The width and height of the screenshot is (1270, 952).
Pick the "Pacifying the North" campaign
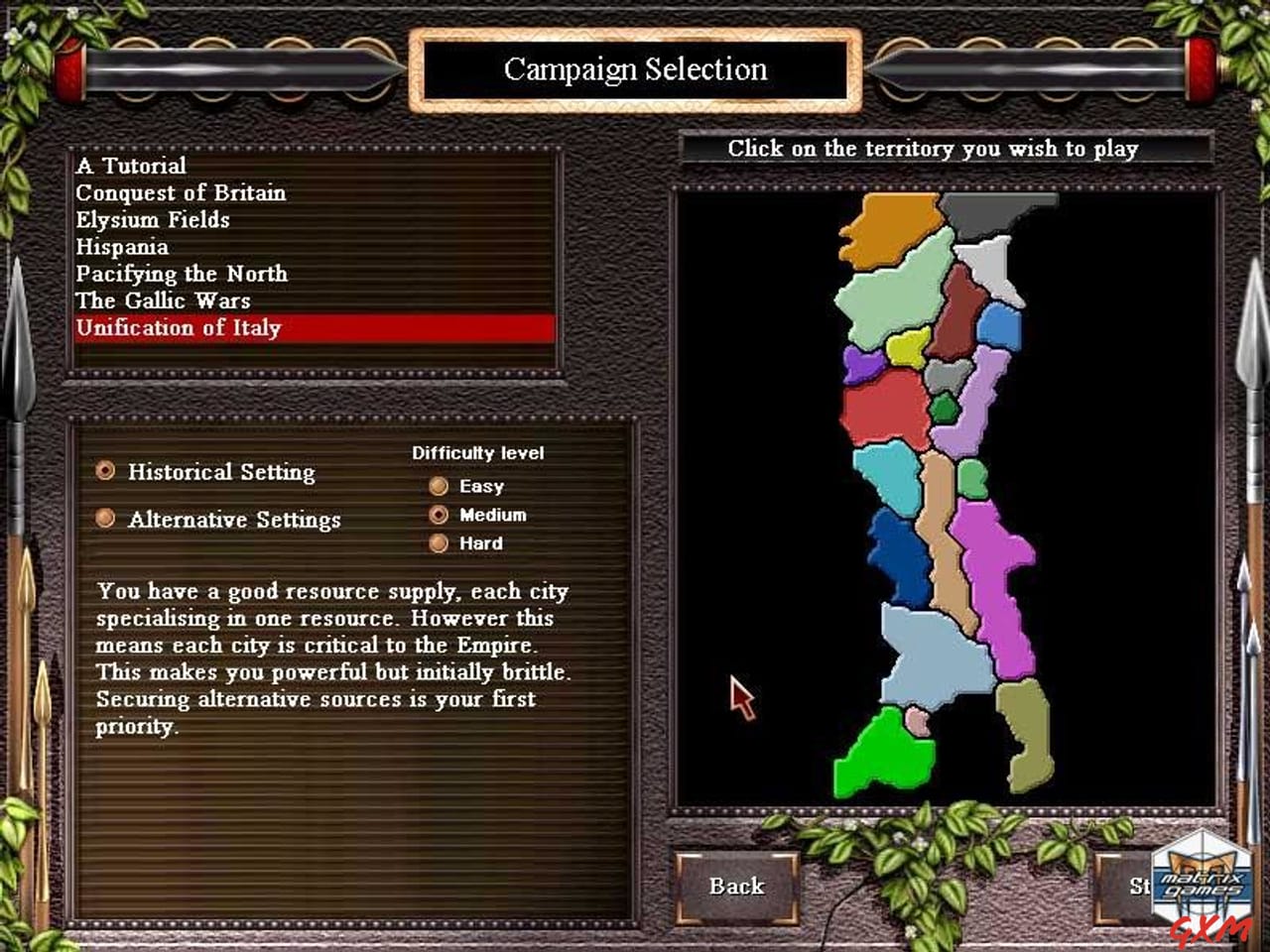click(x=182, y=274)
